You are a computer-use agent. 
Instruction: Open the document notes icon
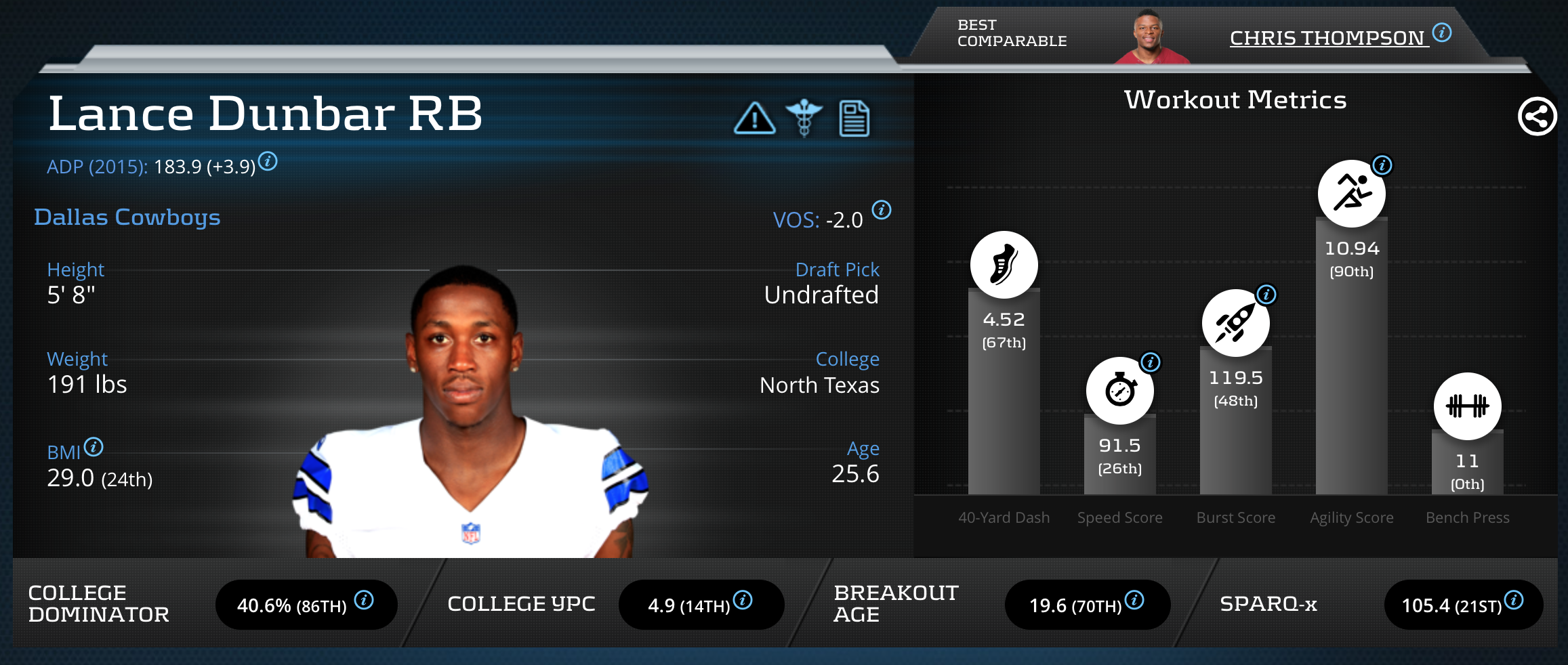pyautogui.click(x=854, y=119)
